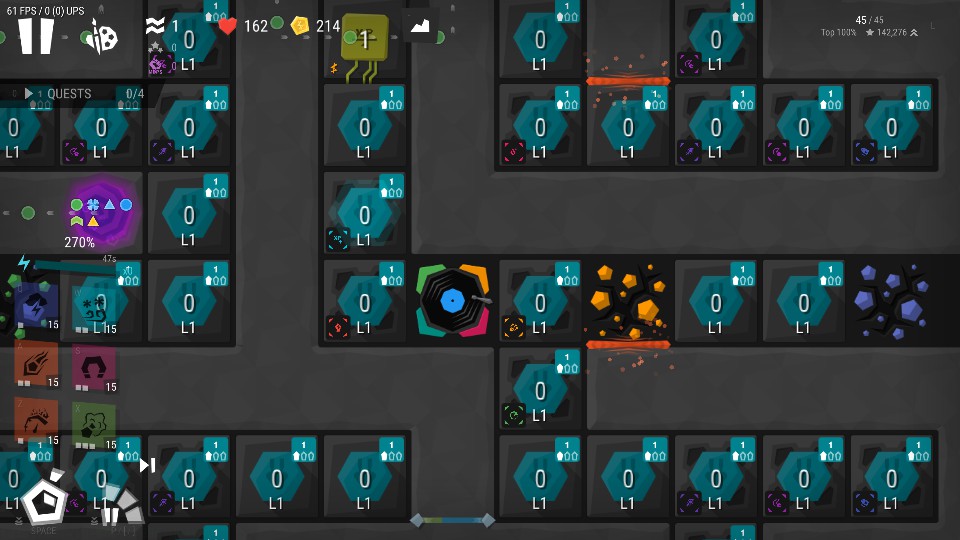Open the paint palette draw mode
Image resolution: width=960 pixels, height=540 pixels.
(x=102, y=38)
